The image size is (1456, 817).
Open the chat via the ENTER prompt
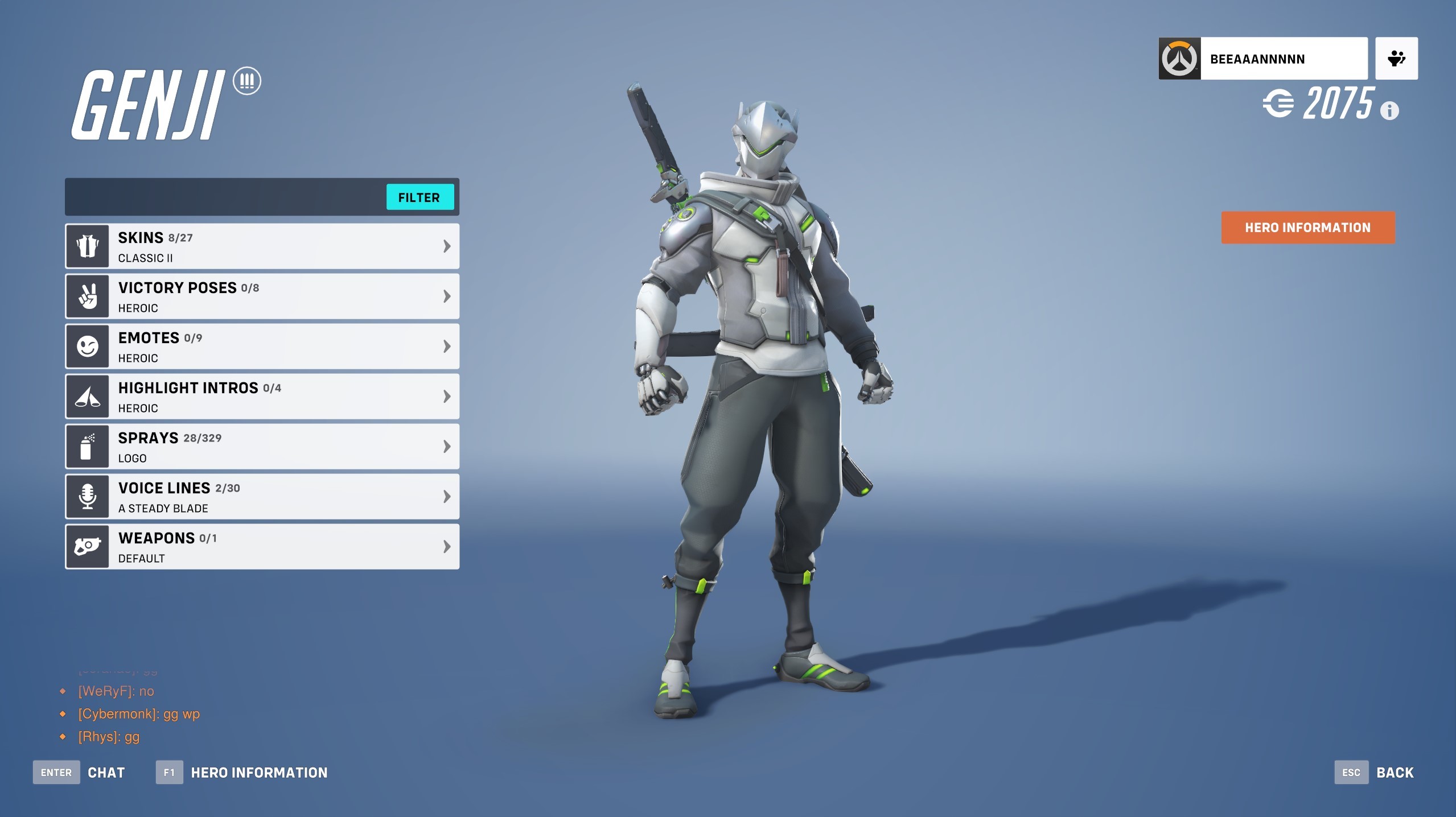[56, 772]
